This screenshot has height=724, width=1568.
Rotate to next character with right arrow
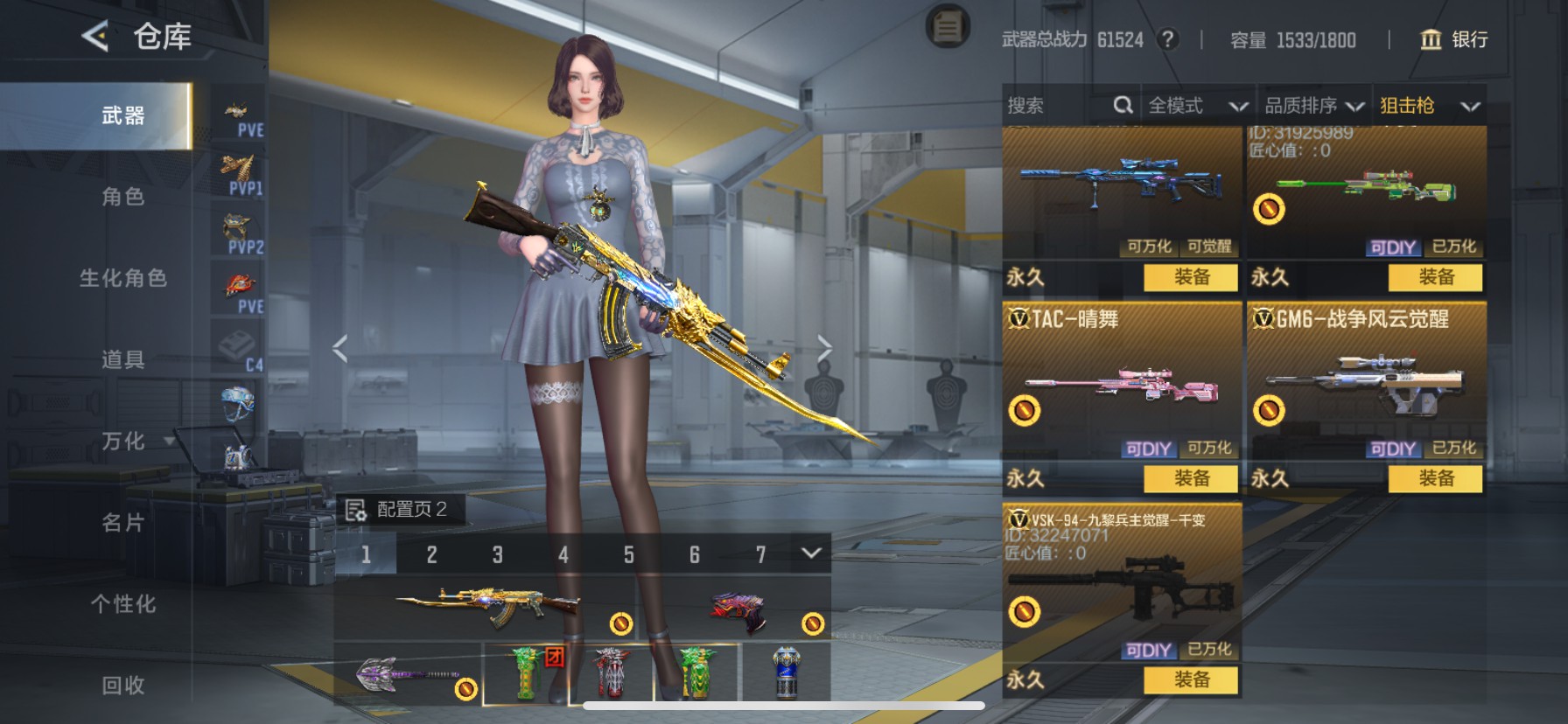[x=824, y=349]
